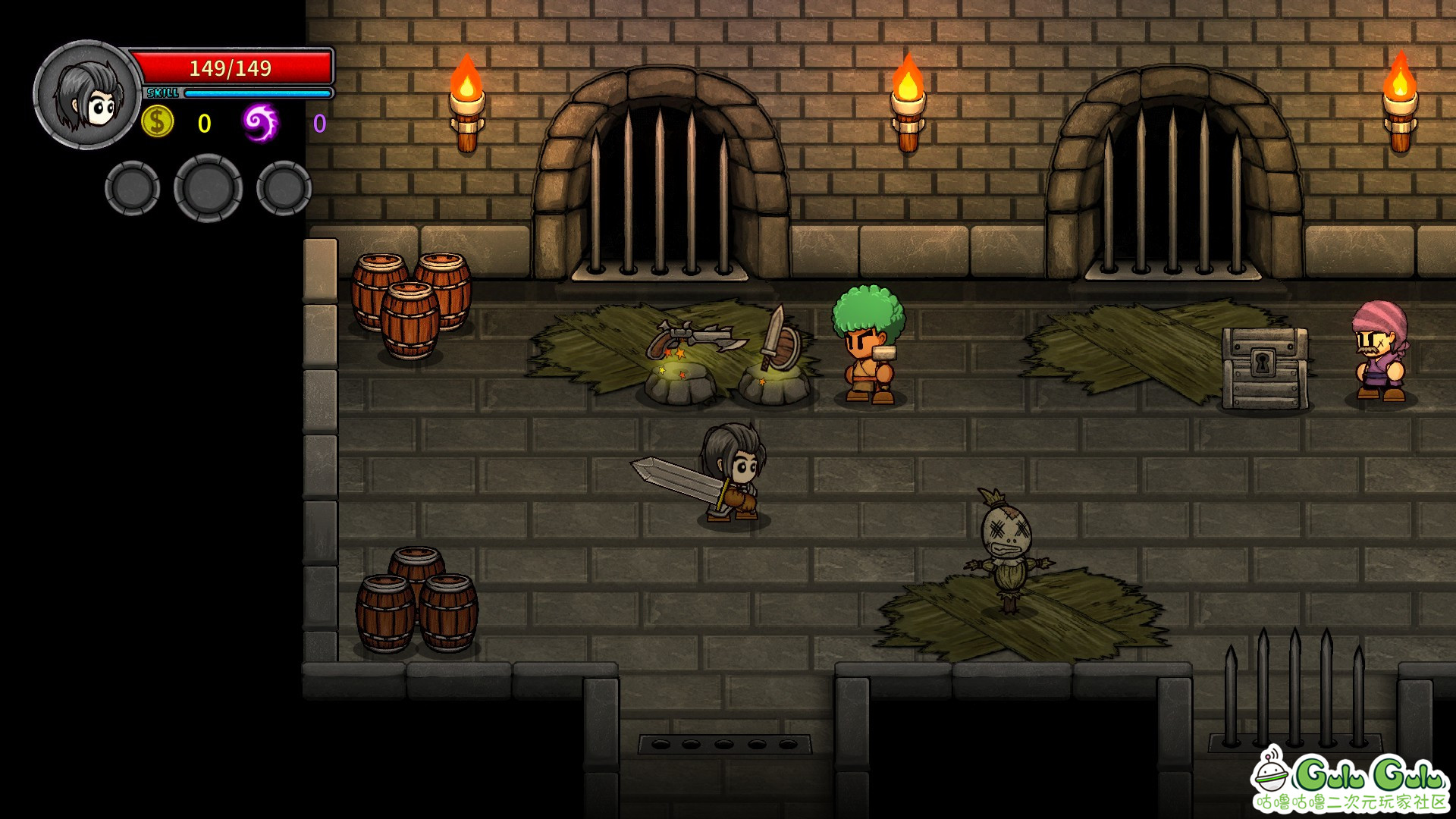The width and height of the screenshot is (1456, 819).
Task: Select the gold dollar coin icon
Action: [x=158, y=122]
